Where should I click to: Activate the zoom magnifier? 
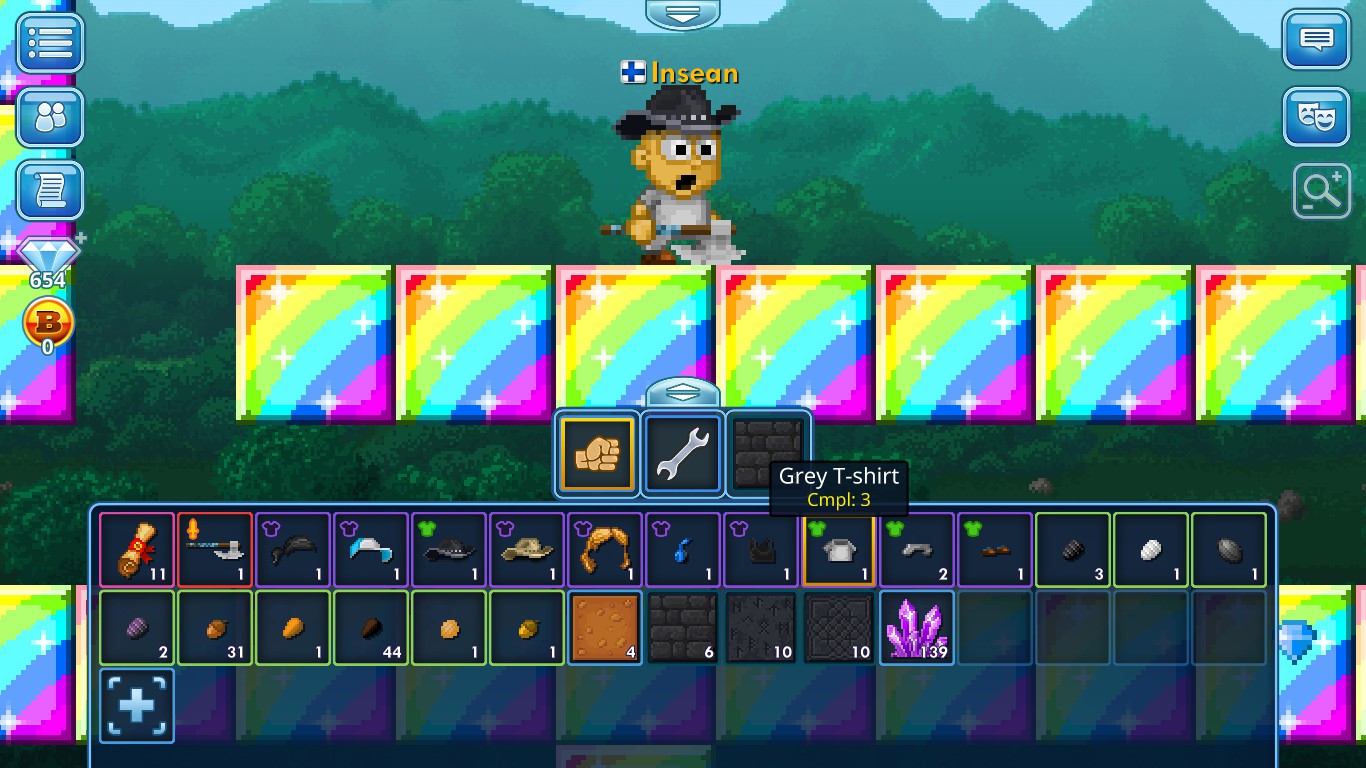coord(1320,191)
